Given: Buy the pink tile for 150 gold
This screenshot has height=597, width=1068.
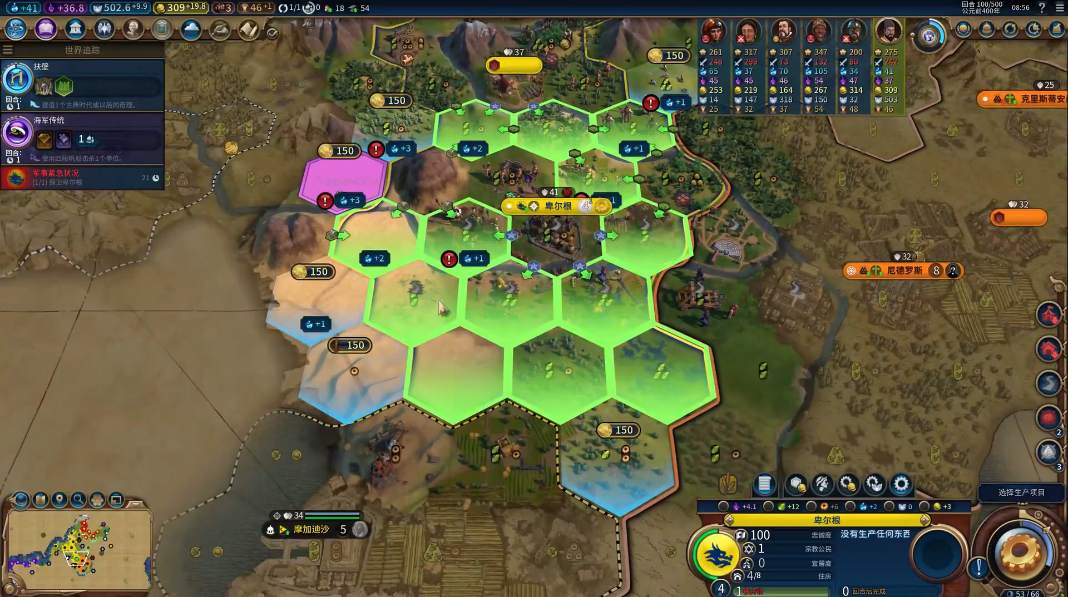Looking at the screenshot, I should click(x=341, y=151).
